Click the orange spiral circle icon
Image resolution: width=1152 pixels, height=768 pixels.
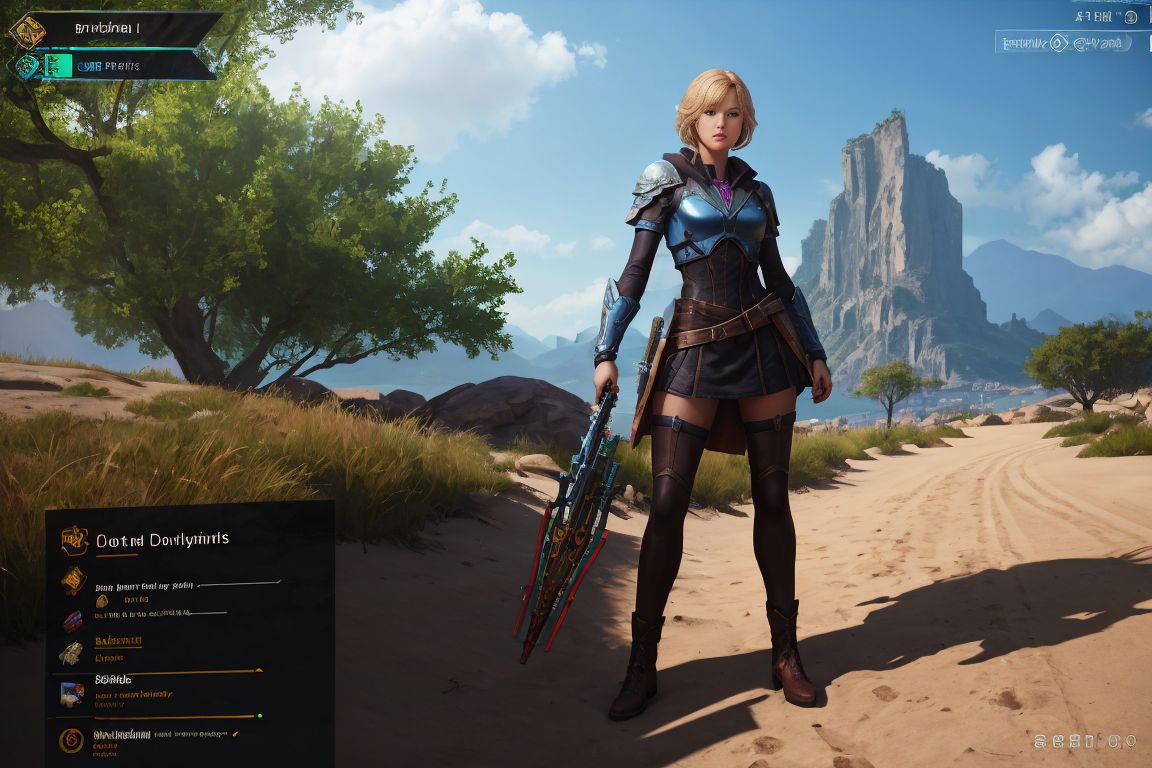71,740
